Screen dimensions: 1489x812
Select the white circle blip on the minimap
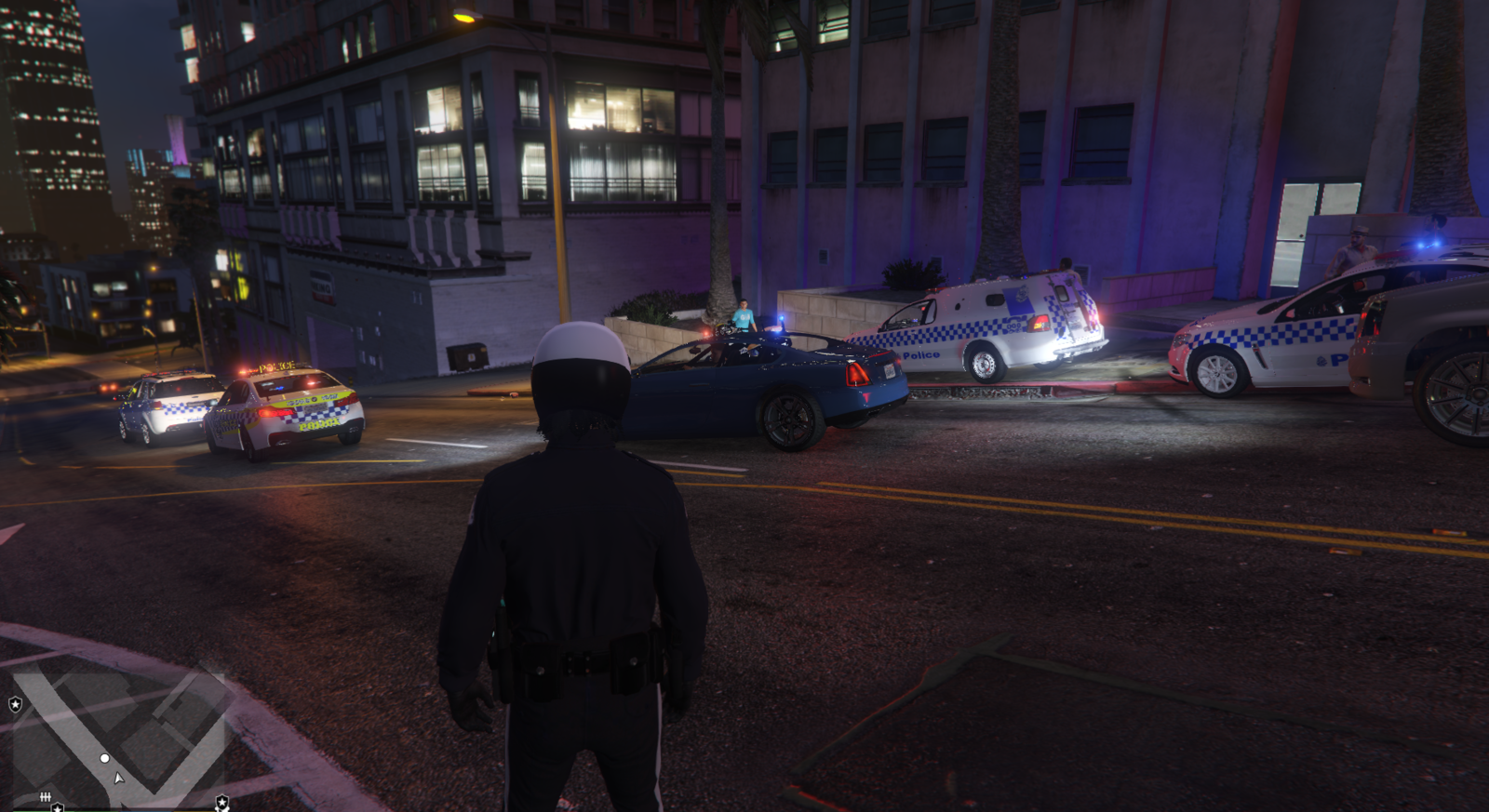(105, 758)
